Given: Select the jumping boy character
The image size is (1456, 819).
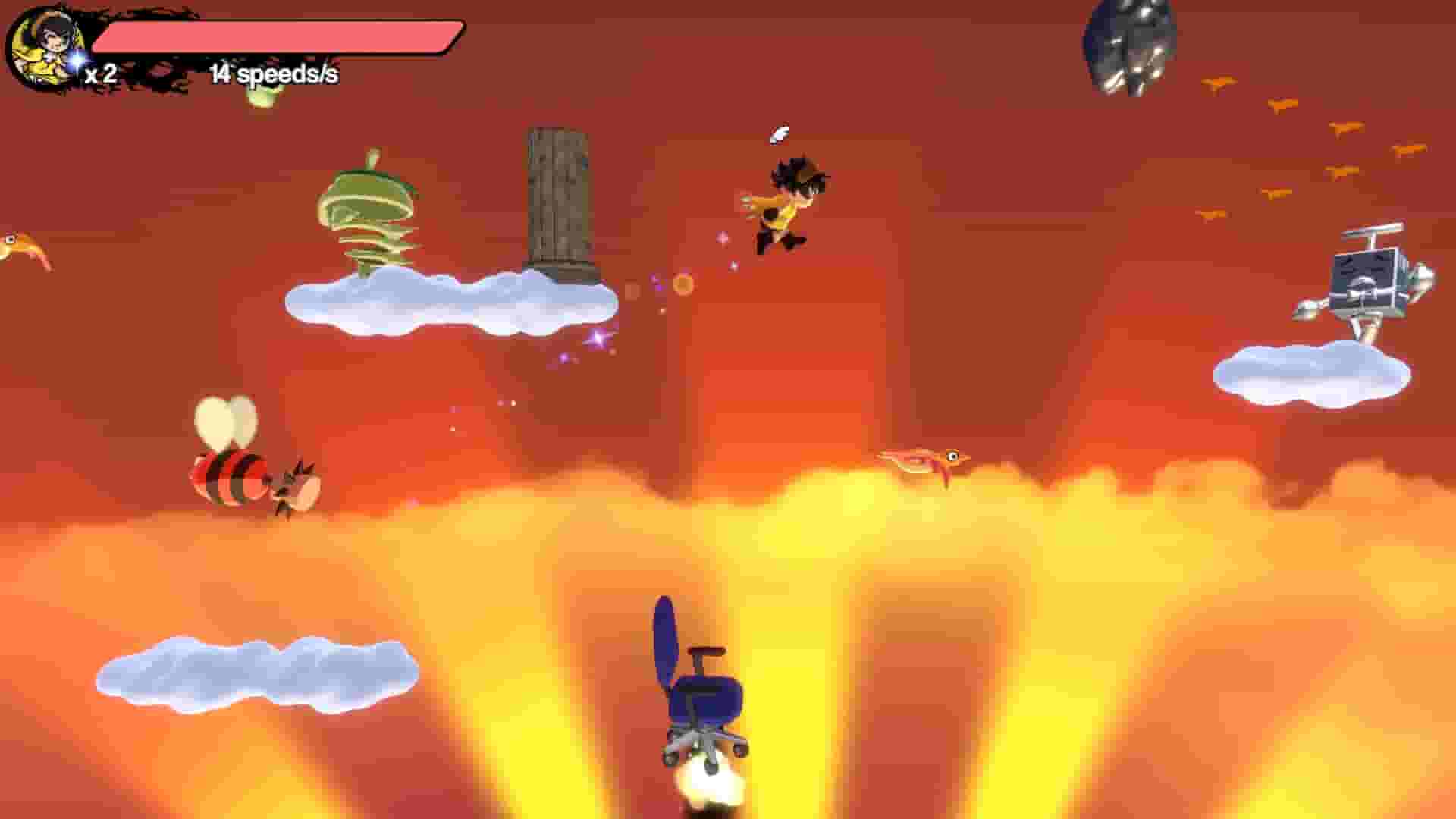Looking at the screenshot, I should (x=785, y=205).
